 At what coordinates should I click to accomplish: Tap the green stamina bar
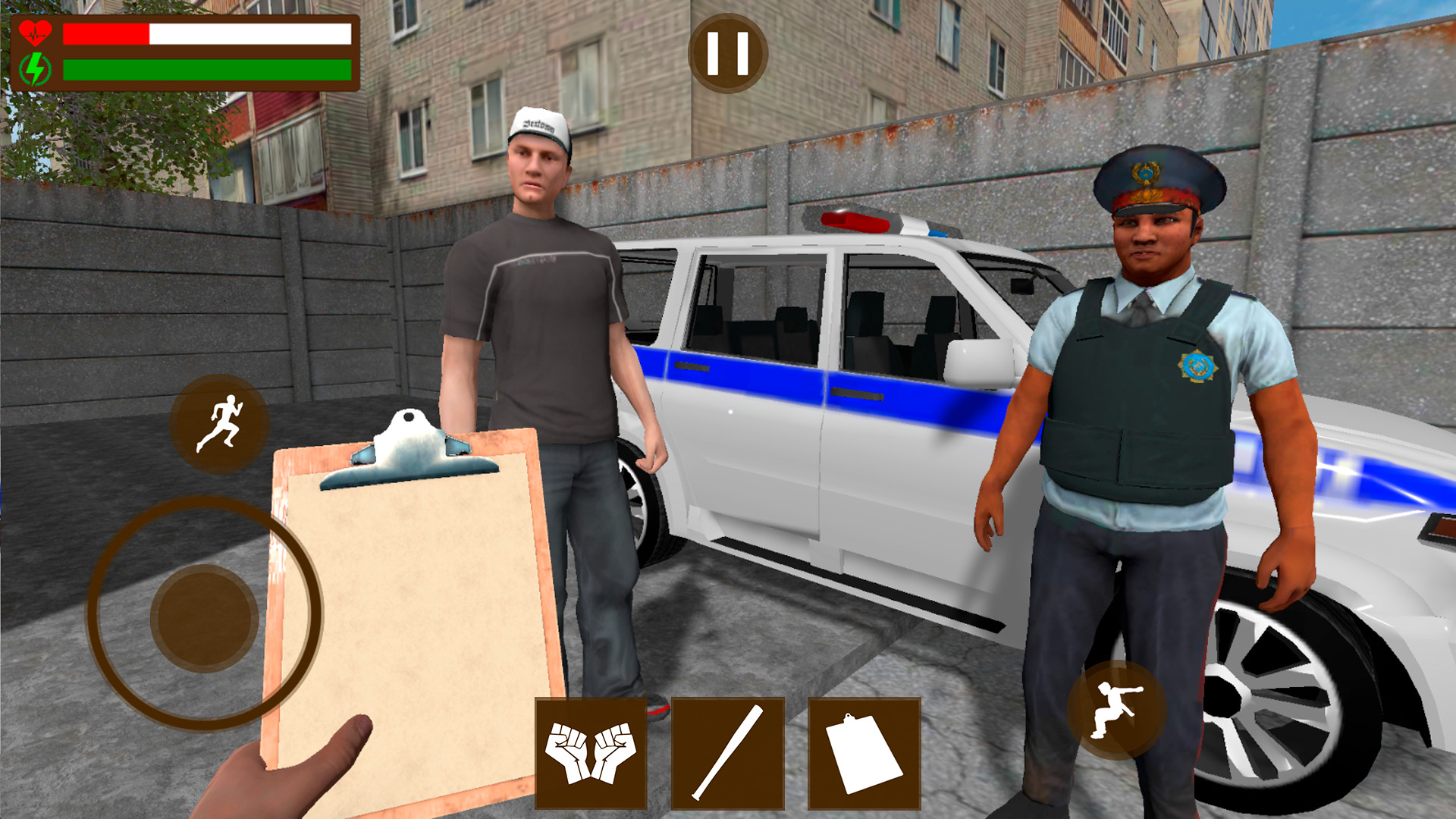coord(205,68)
